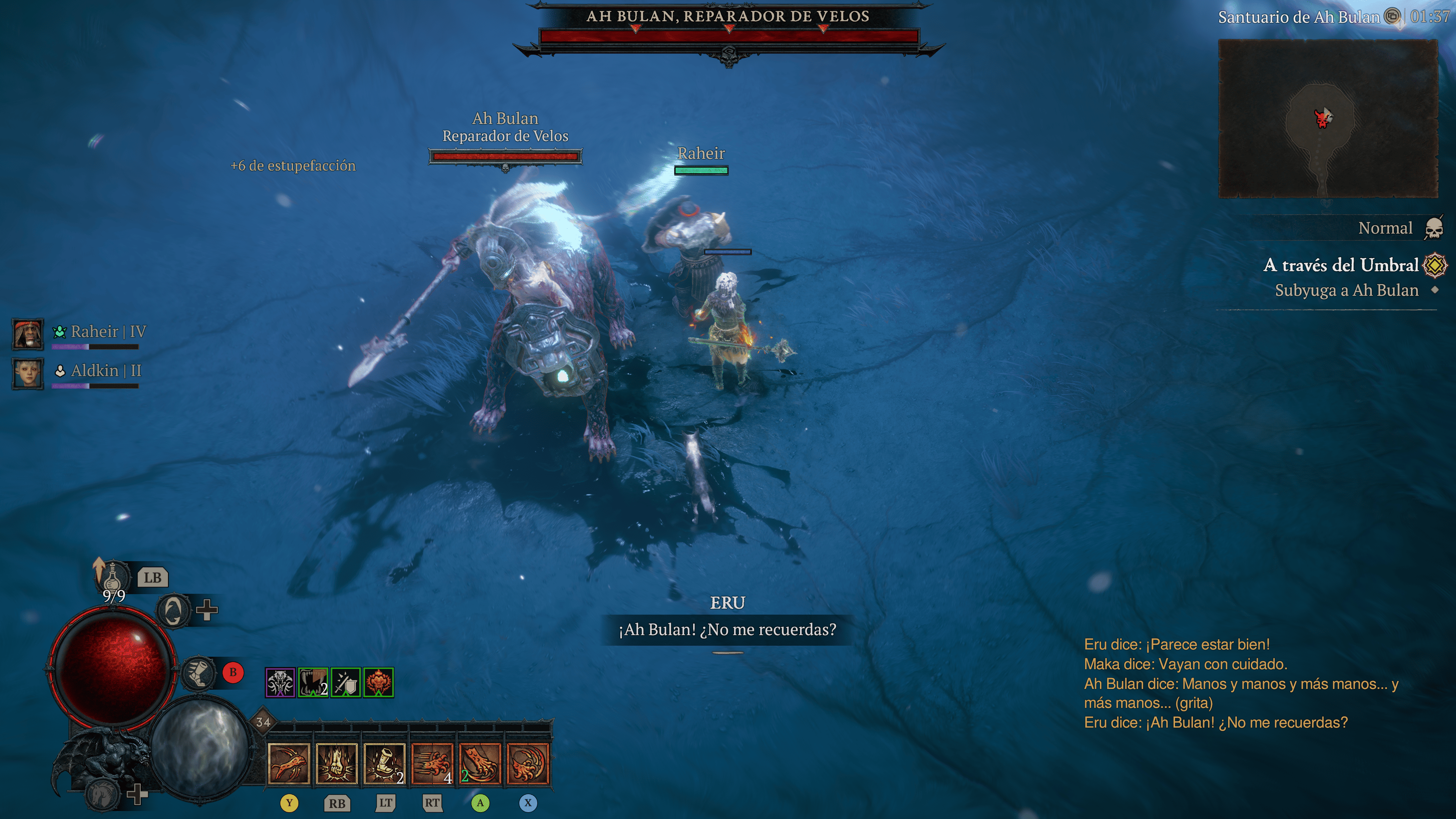
Task: Inspect the flaming beast face buff
Action: coord(379,683)
